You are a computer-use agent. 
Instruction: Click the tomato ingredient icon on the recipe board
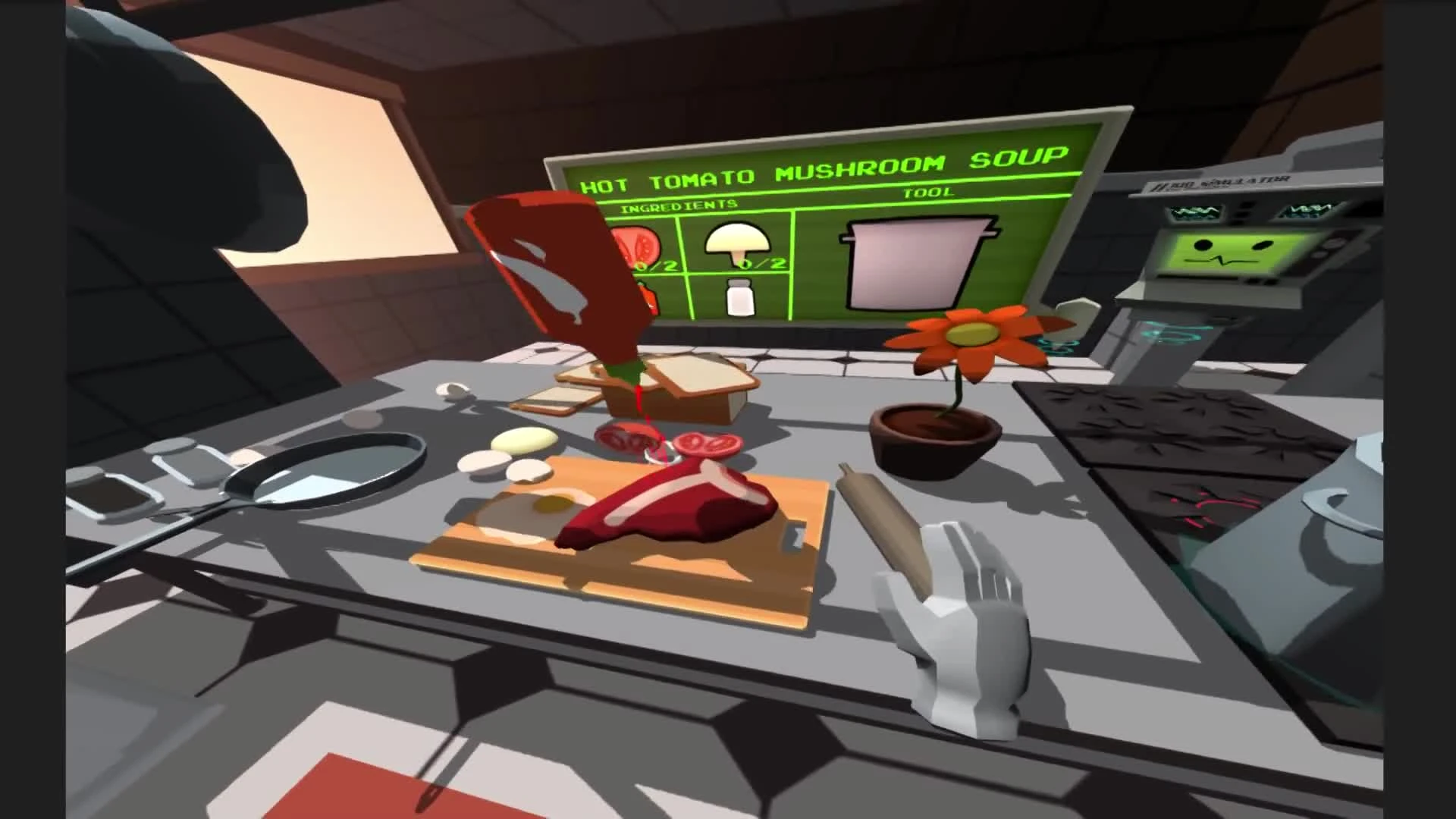pyautogui.click(x=635, y=244)
